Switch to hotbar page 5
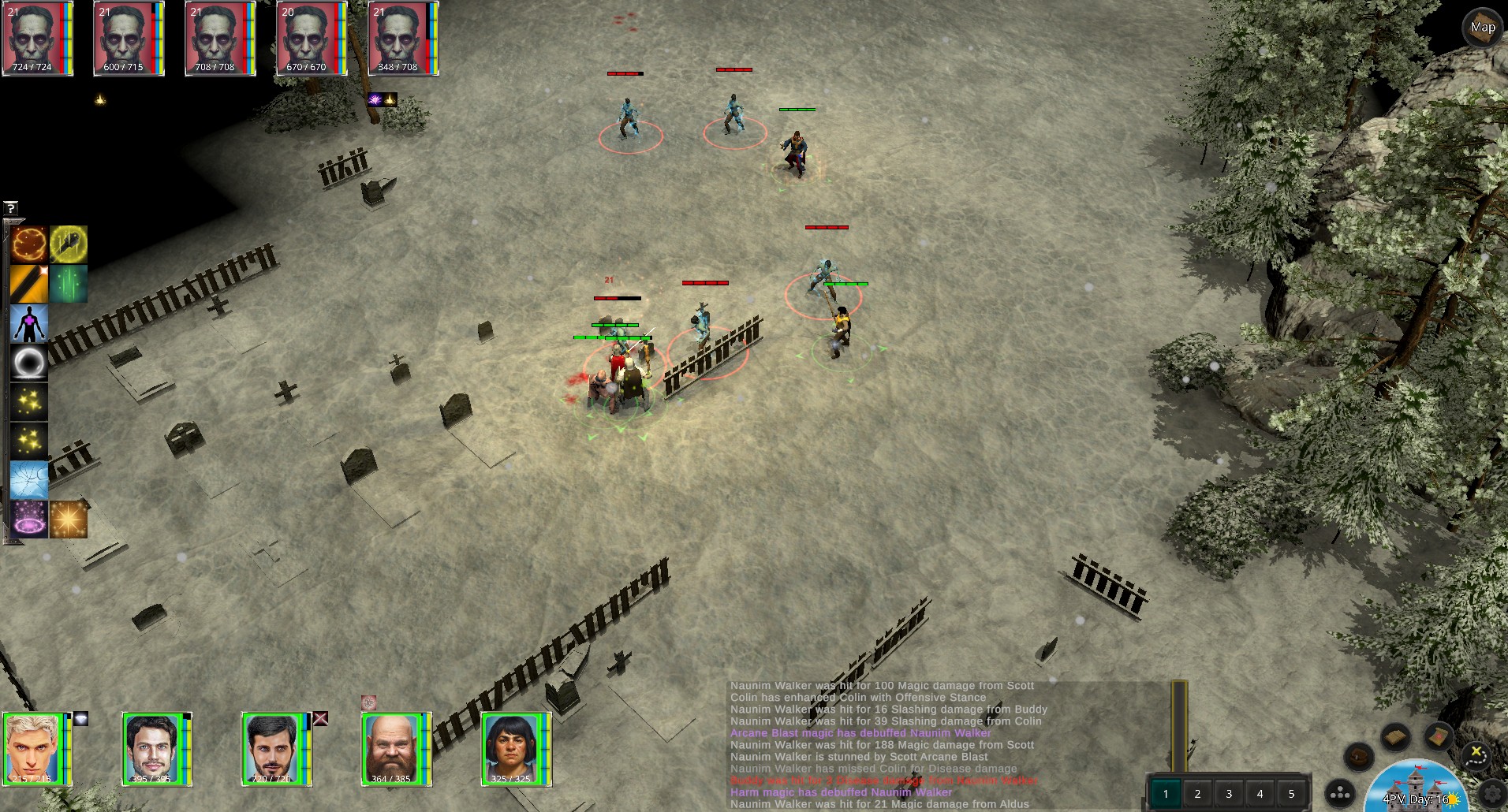The width and height of the screenshot is (1508, 812). [x=1291, y=794]
